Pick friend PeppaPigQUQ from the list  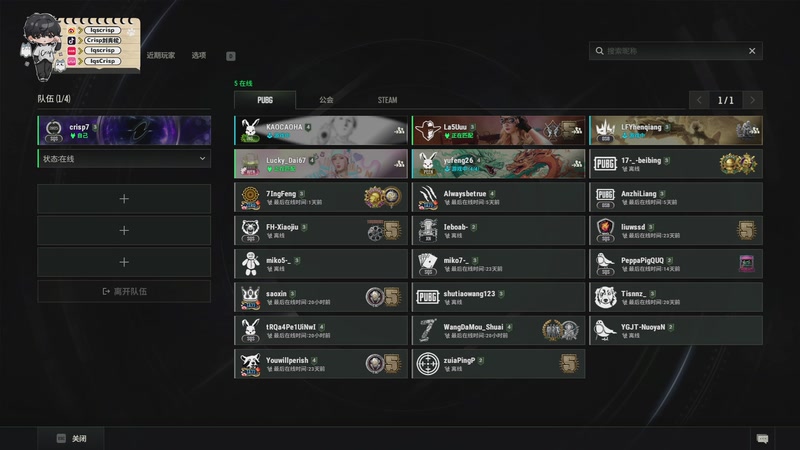pyautogui.click(x=675, y=263)
